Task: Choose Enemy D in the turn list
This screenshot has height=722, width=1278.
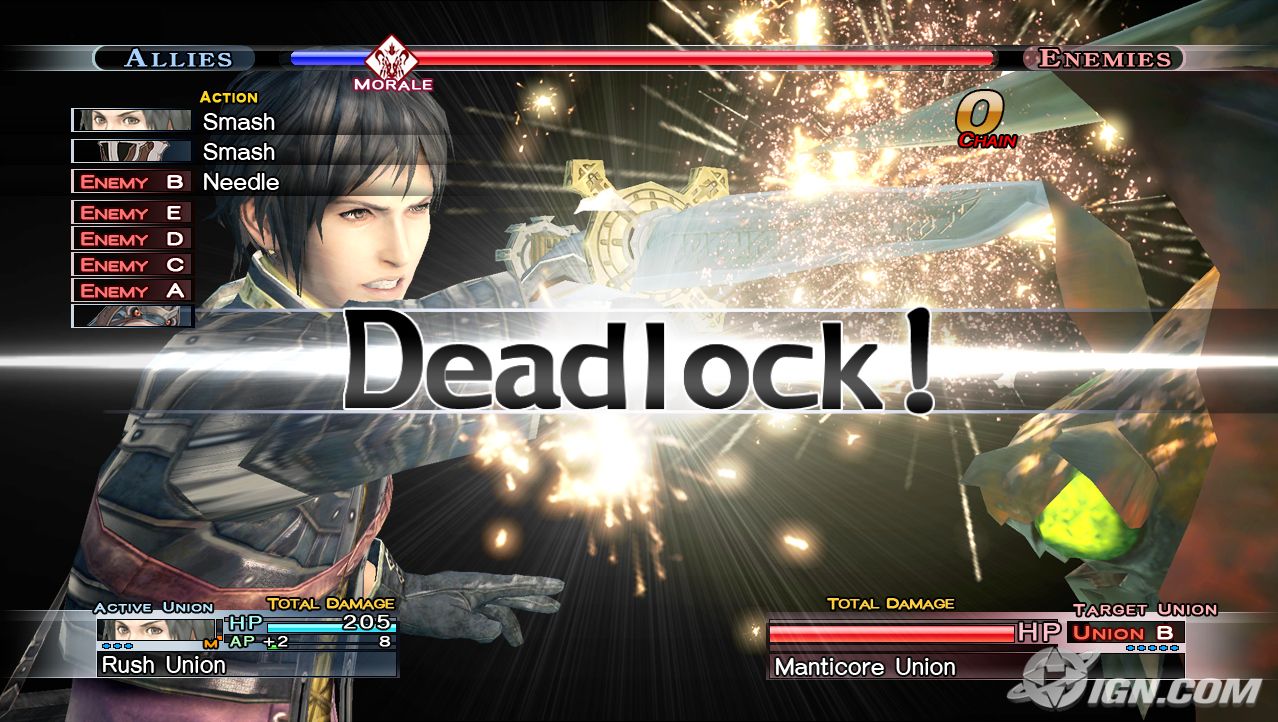Action: pyautogui.click(x=132, y=239)
